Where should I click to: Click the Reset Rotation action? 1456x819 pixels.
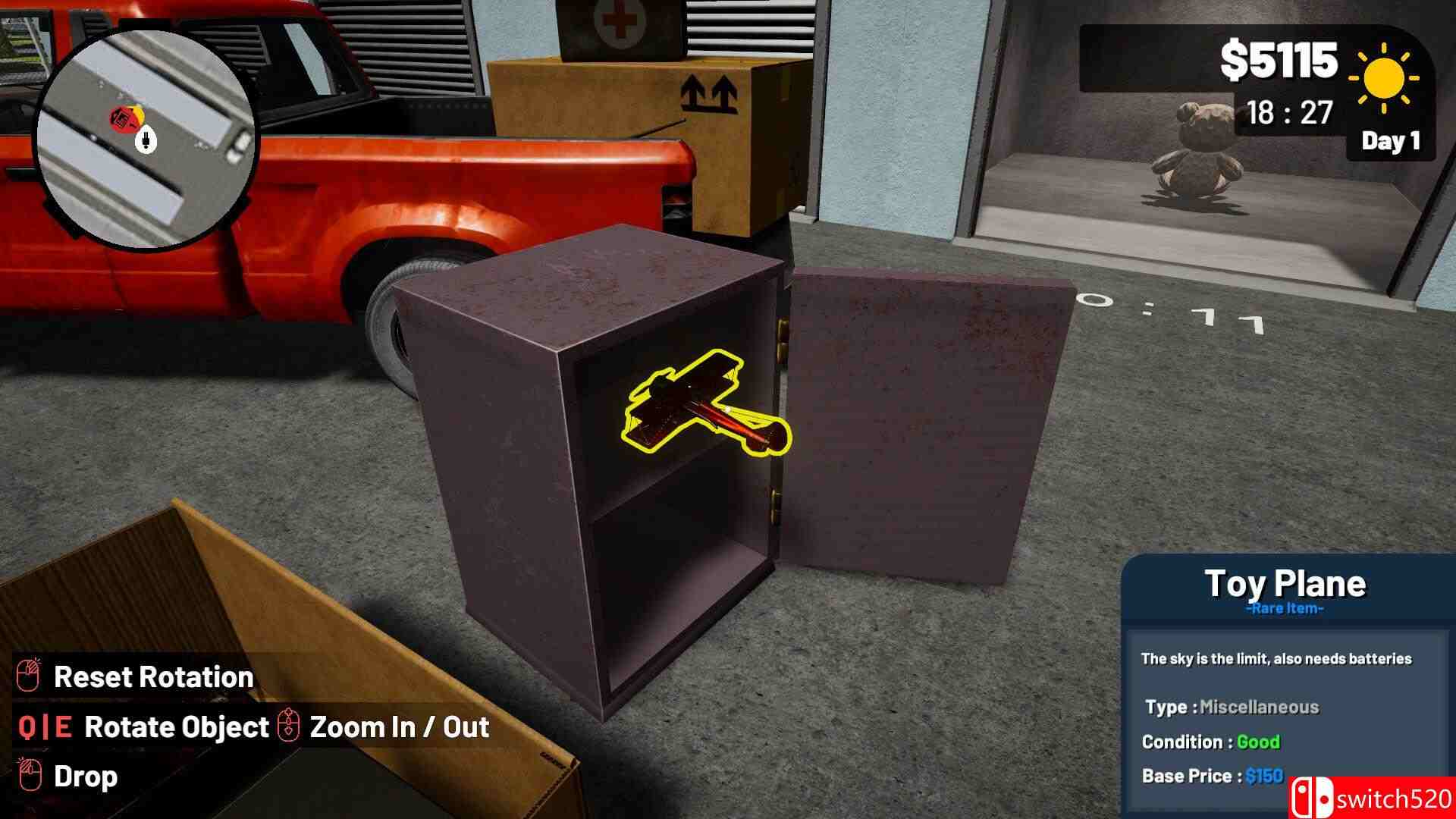[154, 677]
